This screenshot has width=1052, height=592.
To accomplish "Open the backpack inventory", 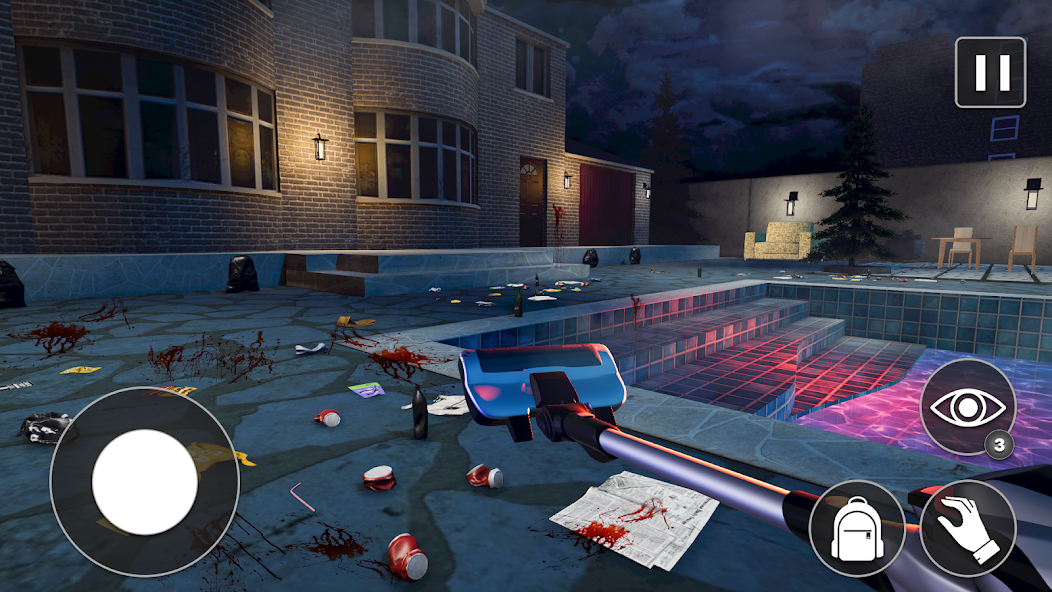I will coord(857,528).
